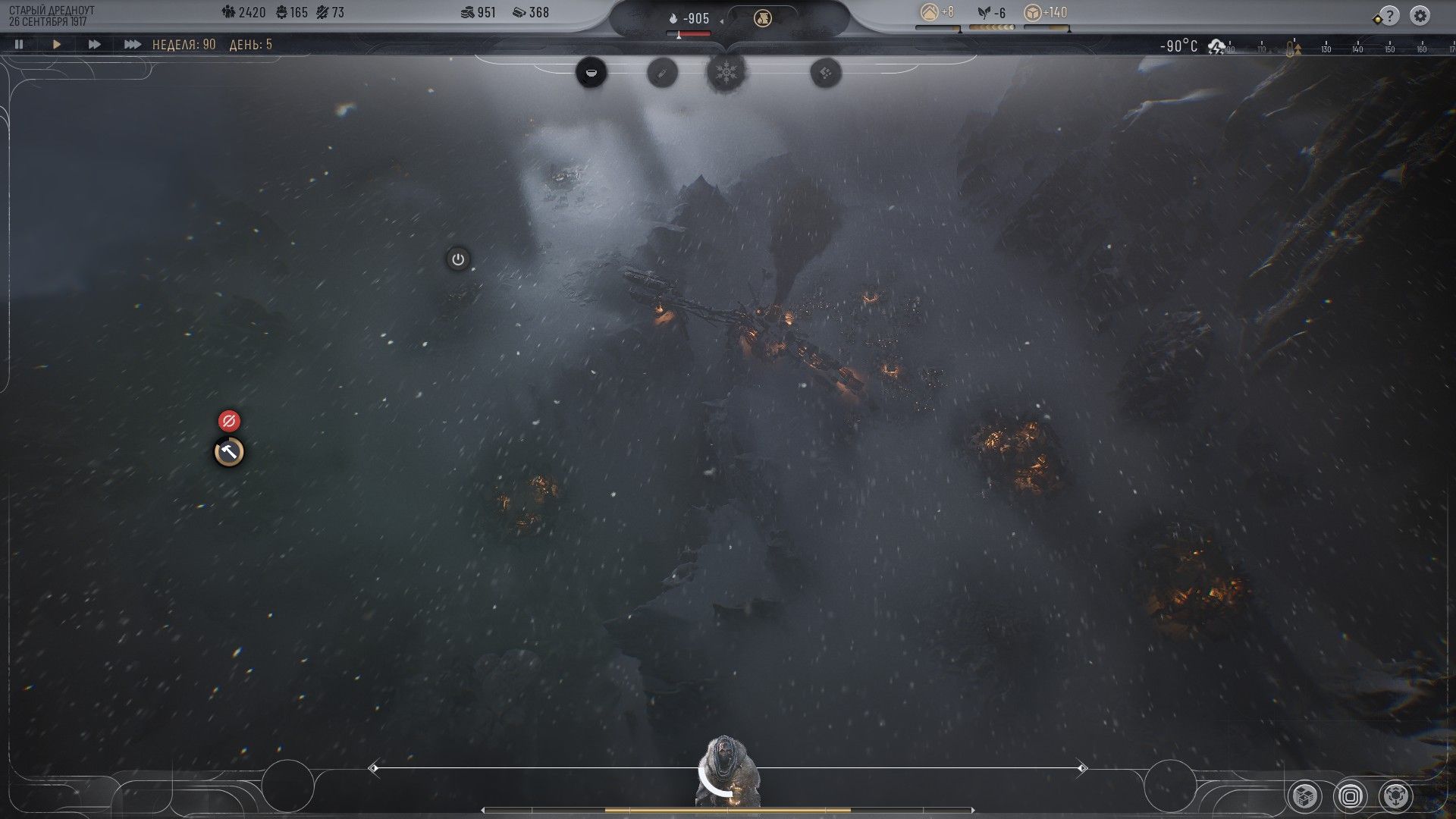Open the concentric squares button
The width and height of the screenshot is (1456, 819).
coord(1350,795)
